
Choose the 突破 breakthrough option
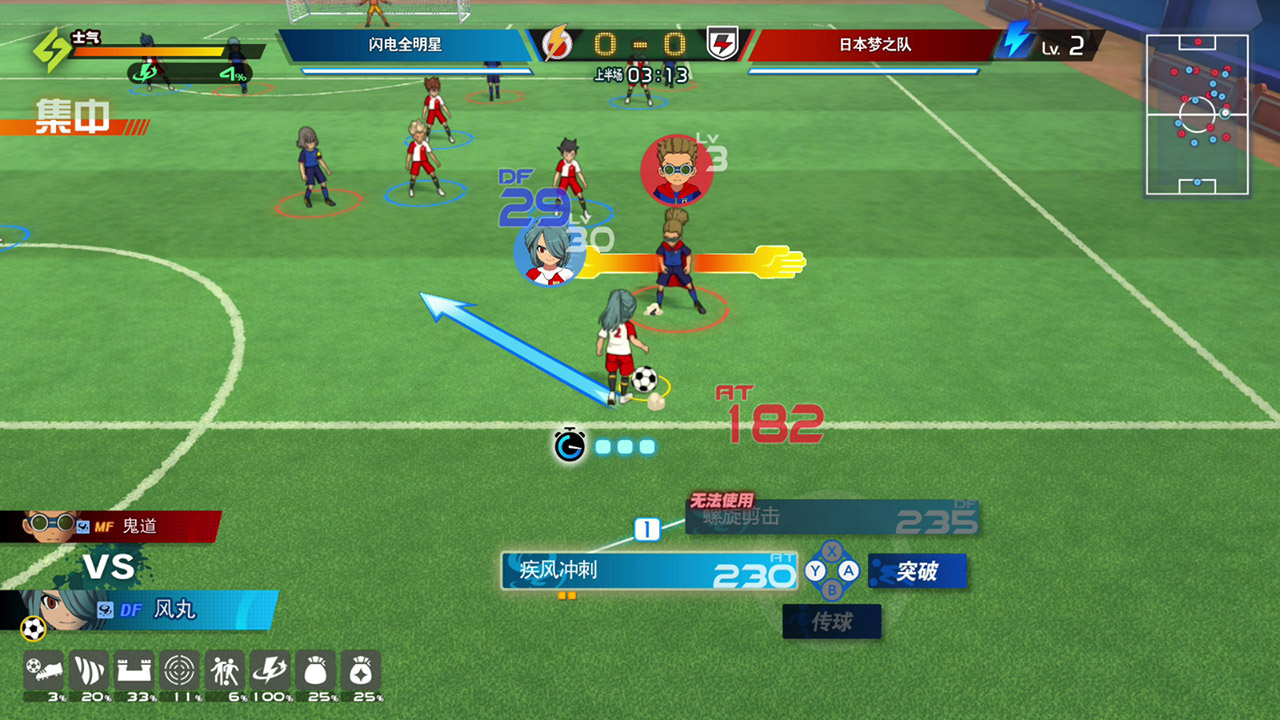coord(917,571)
